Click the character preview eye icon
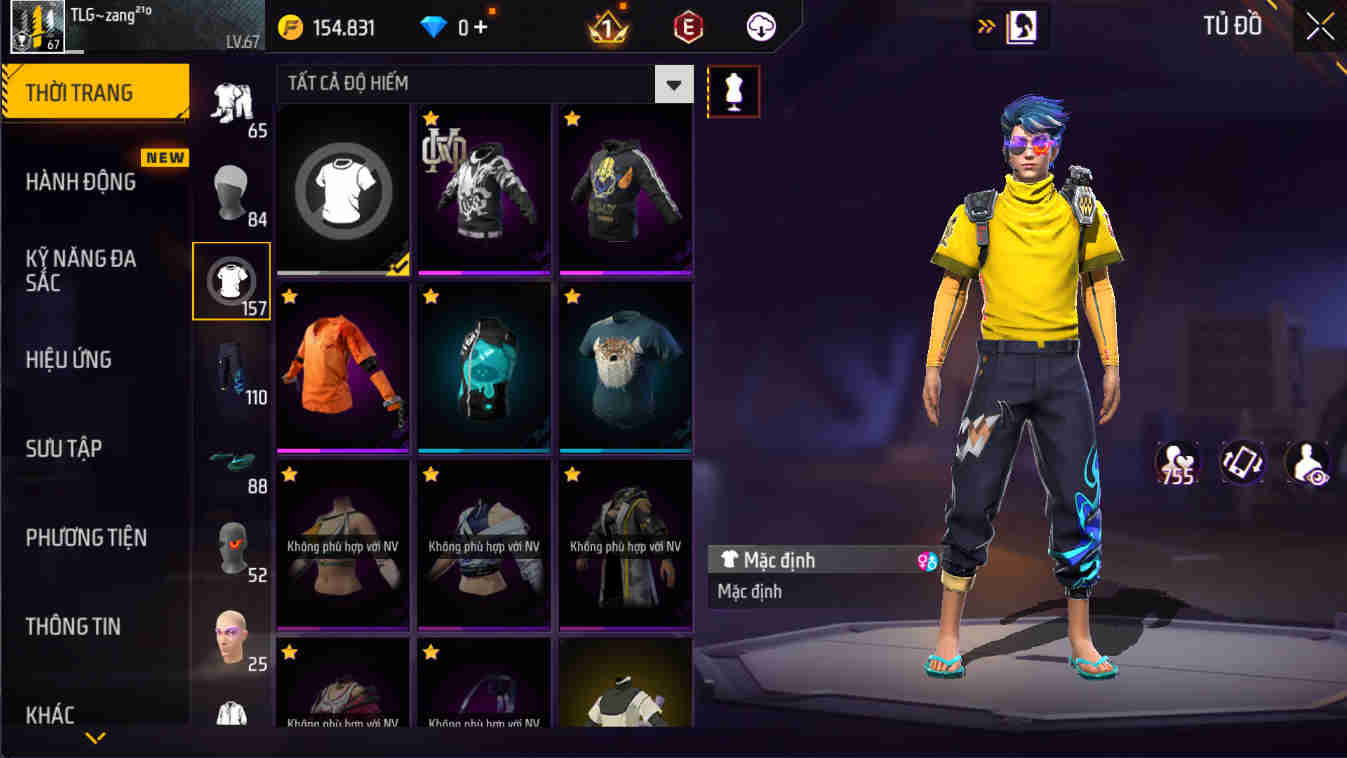This screenshot has height=758, width=1347. (1308, 462)
